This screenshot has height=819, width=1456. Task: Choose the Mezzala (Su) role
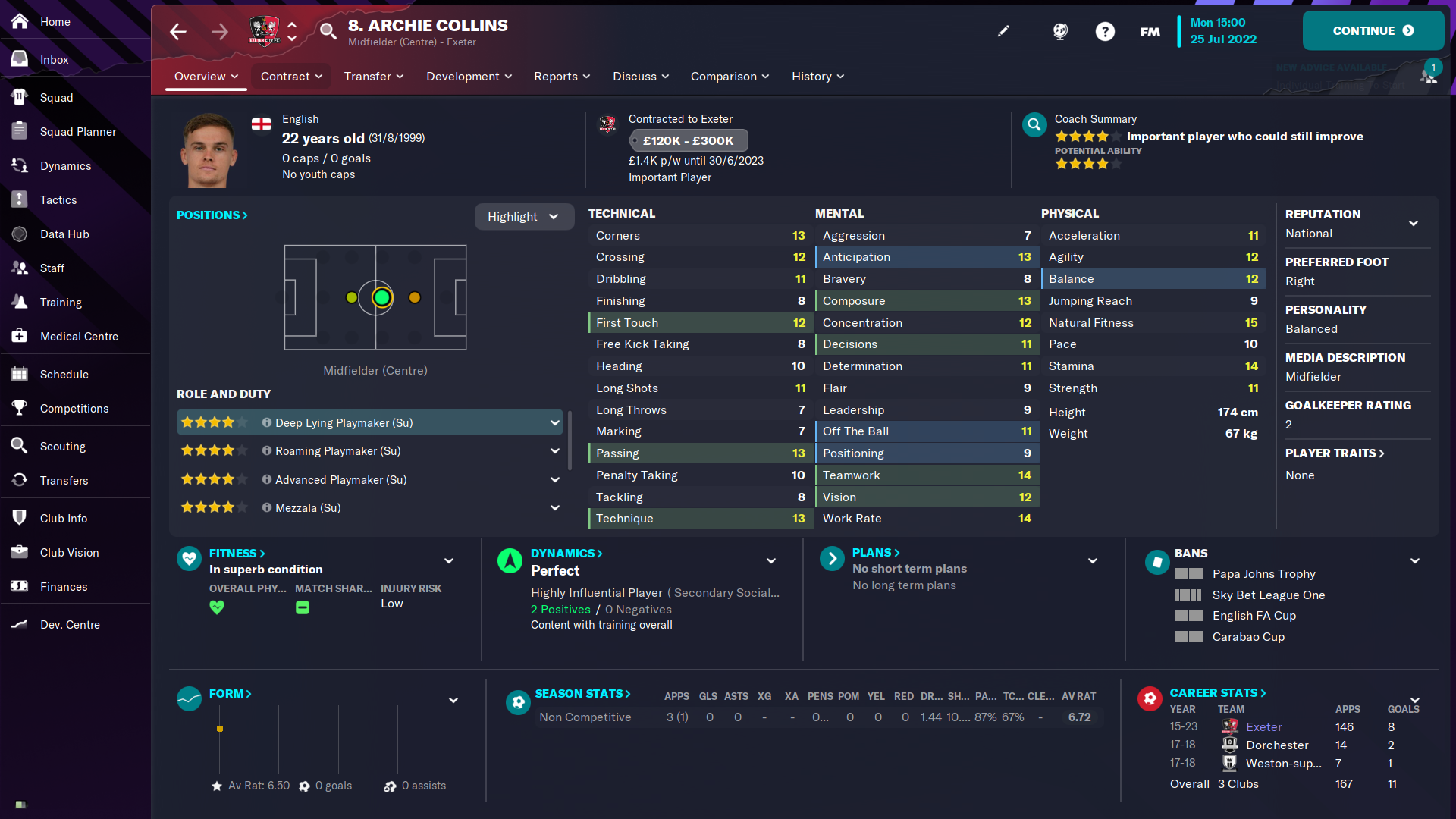coord(308,508)
